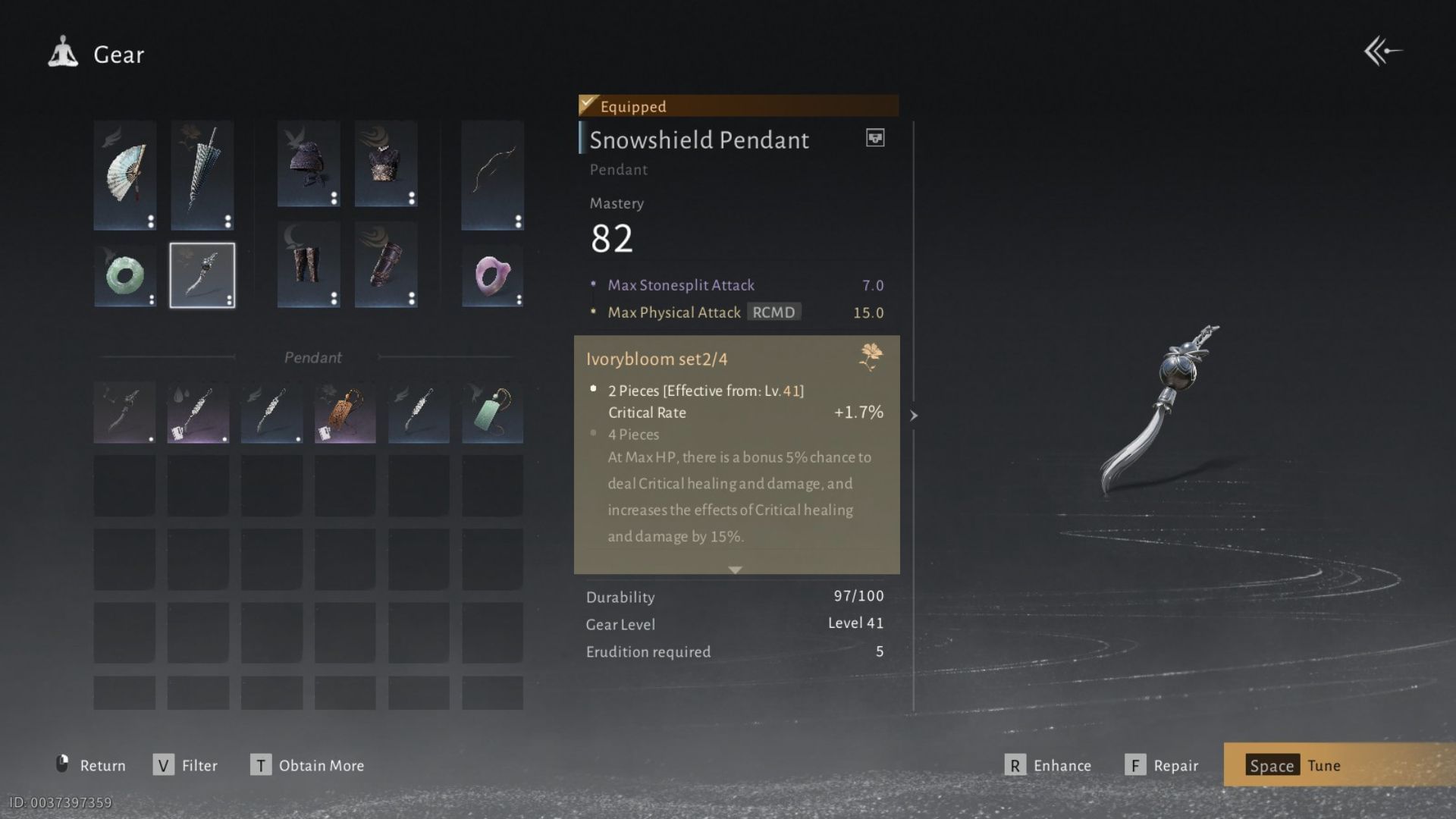Select the fan weapon slot
This screenshot has width=1456, height=819.
point(125,174)
